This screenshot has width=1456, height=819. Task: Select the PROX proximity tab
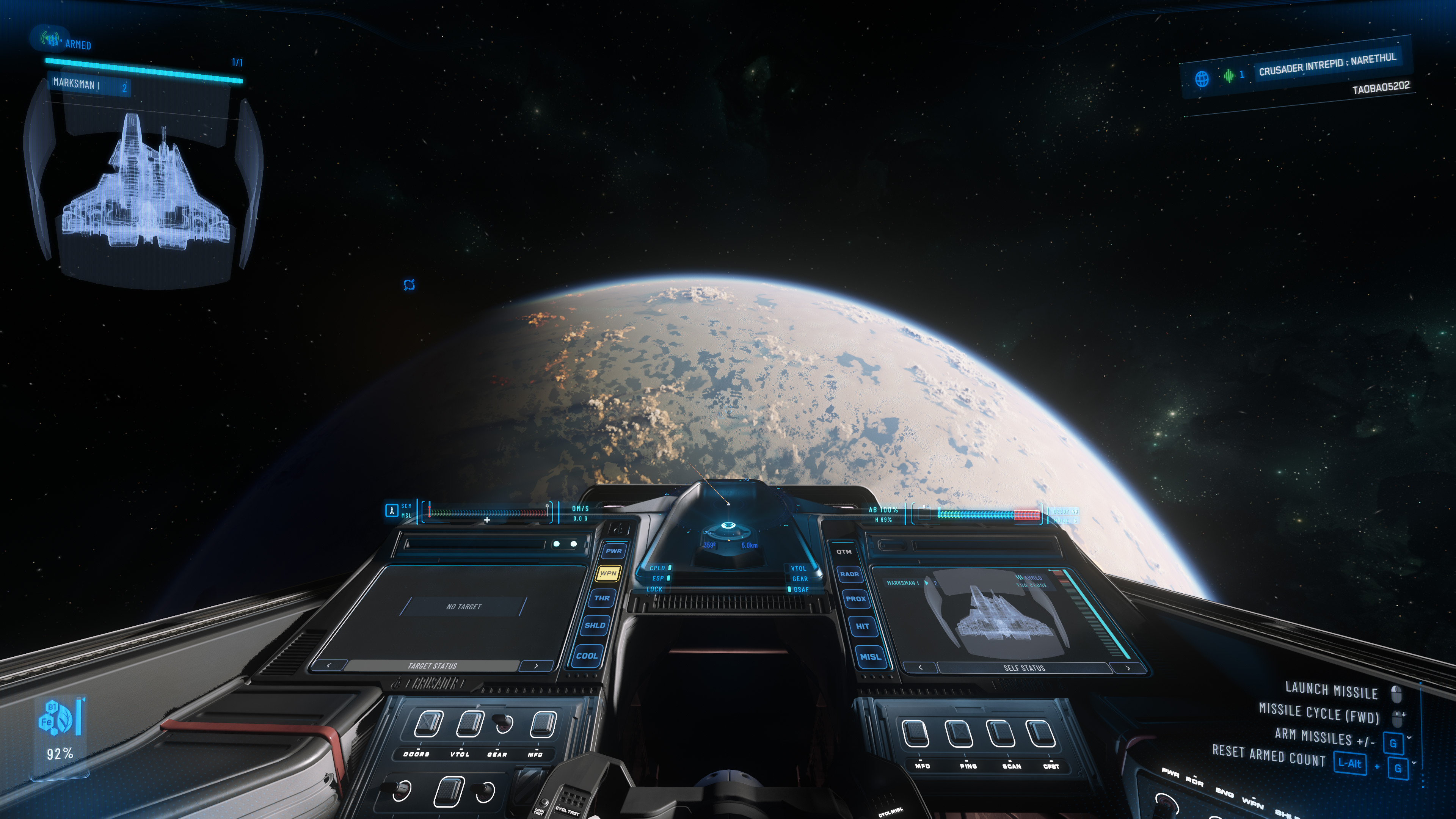(856, 599)
